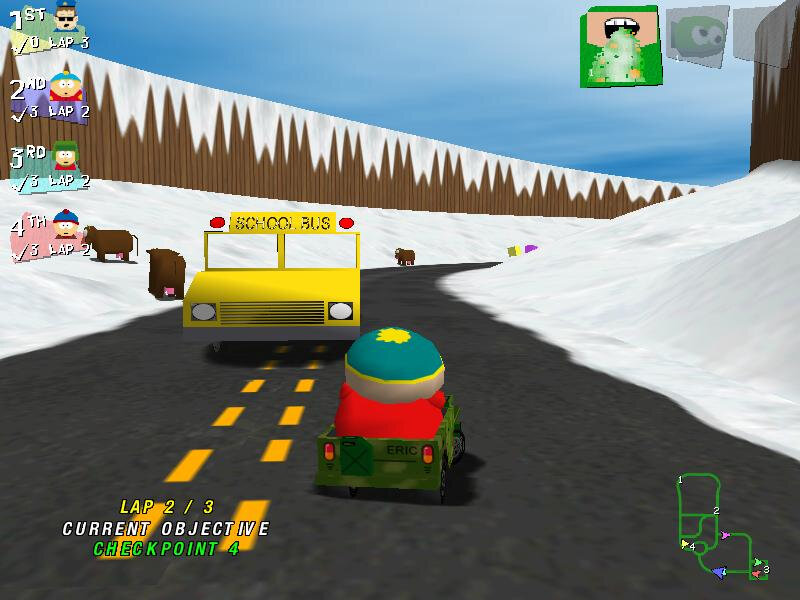Click the Checkpoint 4 current objective tracker

166,548
